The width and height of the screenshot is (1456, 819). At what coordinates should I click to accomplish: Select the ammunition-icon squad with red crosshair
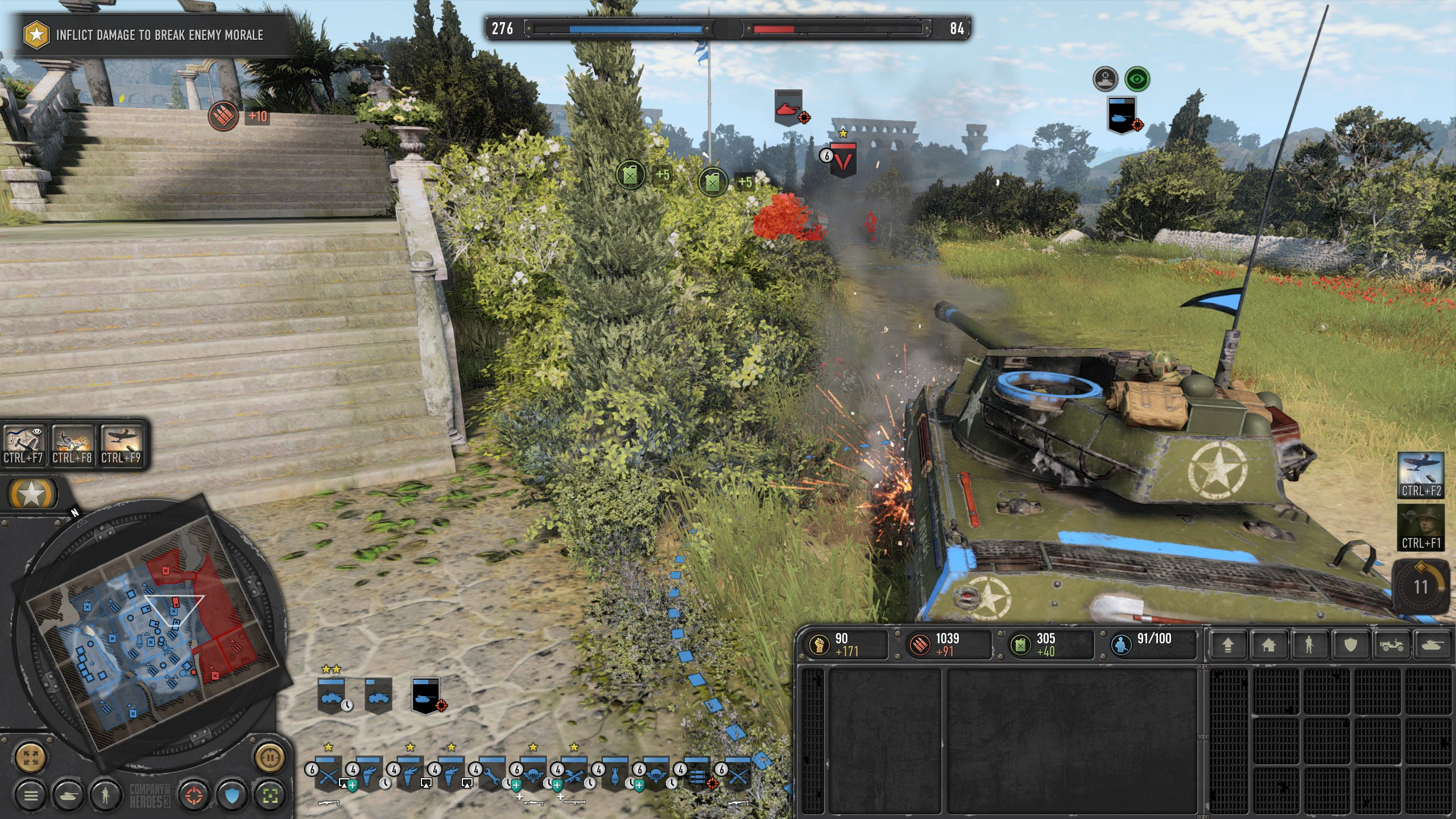(x=697, y=775)
